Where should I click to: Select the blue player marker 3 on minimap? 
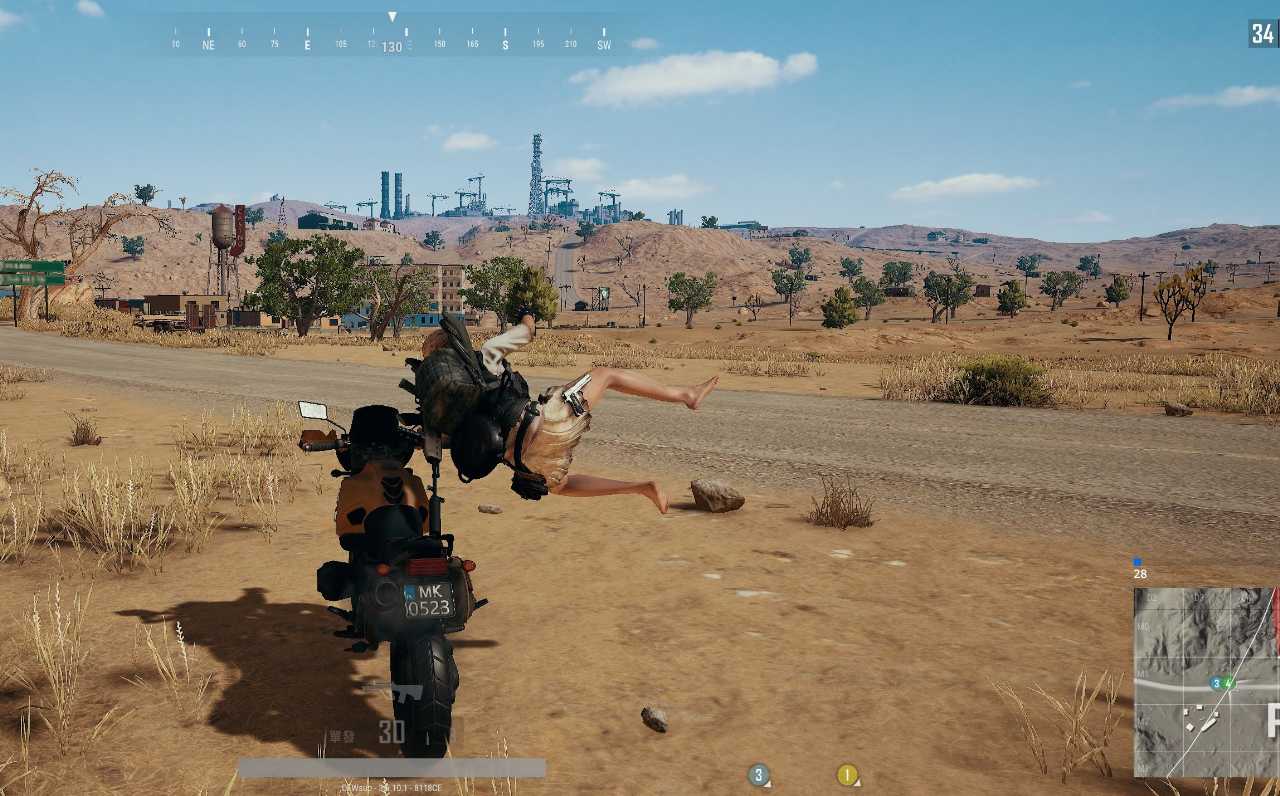[x=1216, y=683]
